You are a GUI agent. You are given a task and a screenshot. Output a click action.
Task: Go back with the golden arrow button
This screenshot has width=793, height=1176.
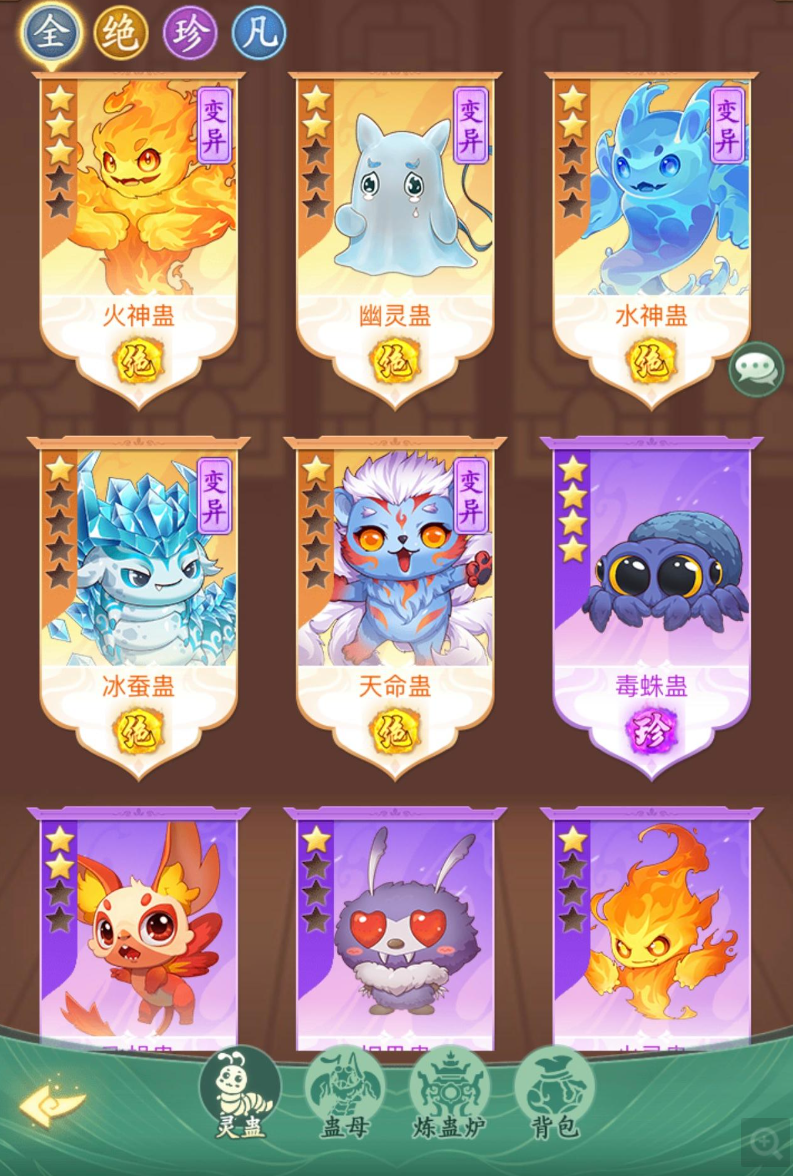(52, 1104)
